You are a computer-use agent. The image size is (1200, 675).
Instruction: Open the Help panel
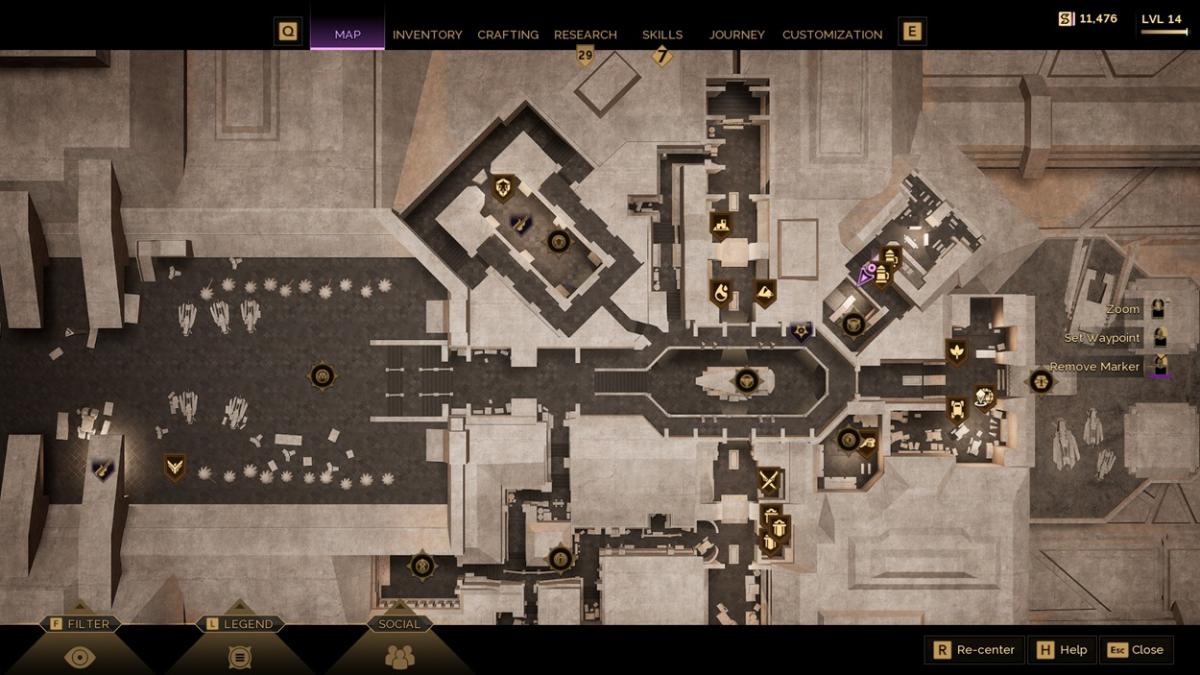[x=1062, y=650]
